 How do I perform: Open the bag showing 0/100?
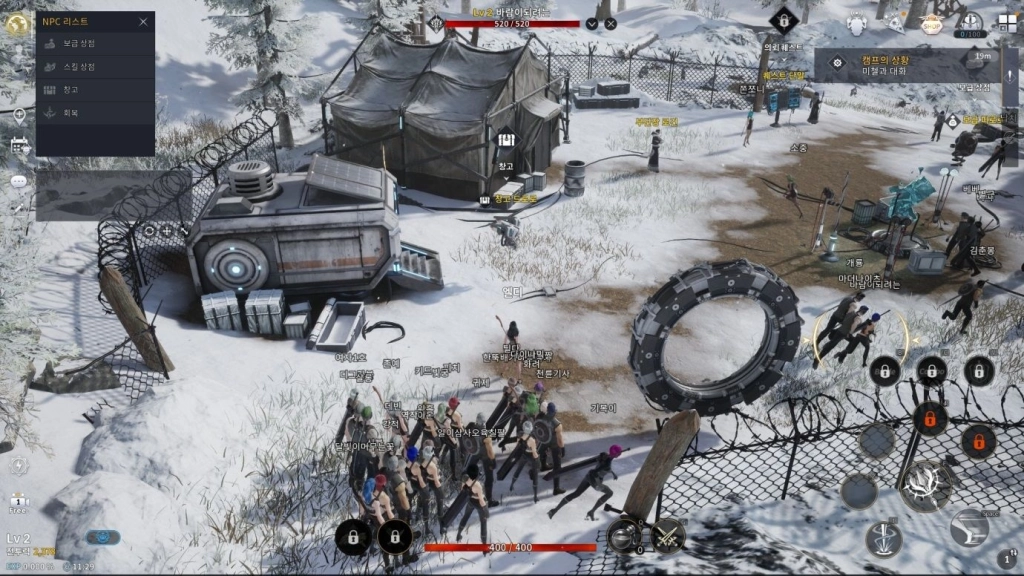969,23
